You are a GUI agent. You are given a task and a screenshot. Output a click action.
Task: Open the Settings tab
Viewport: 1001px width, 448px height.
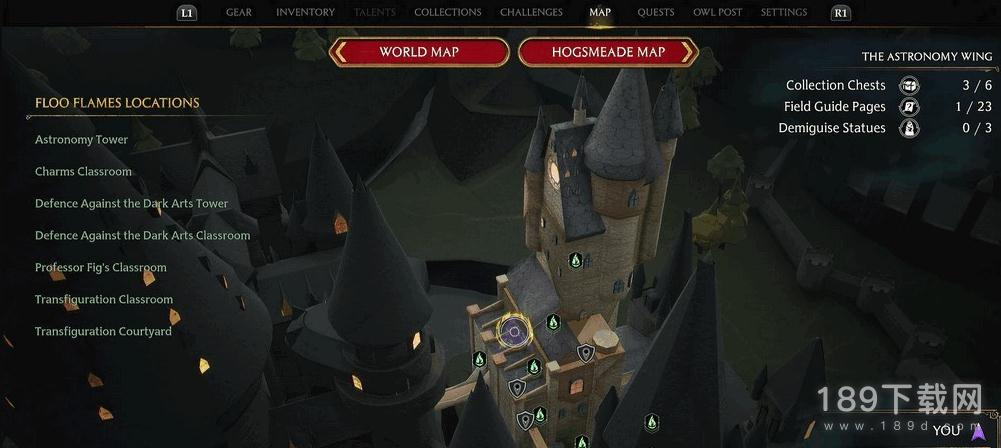[x=784, y=13]
